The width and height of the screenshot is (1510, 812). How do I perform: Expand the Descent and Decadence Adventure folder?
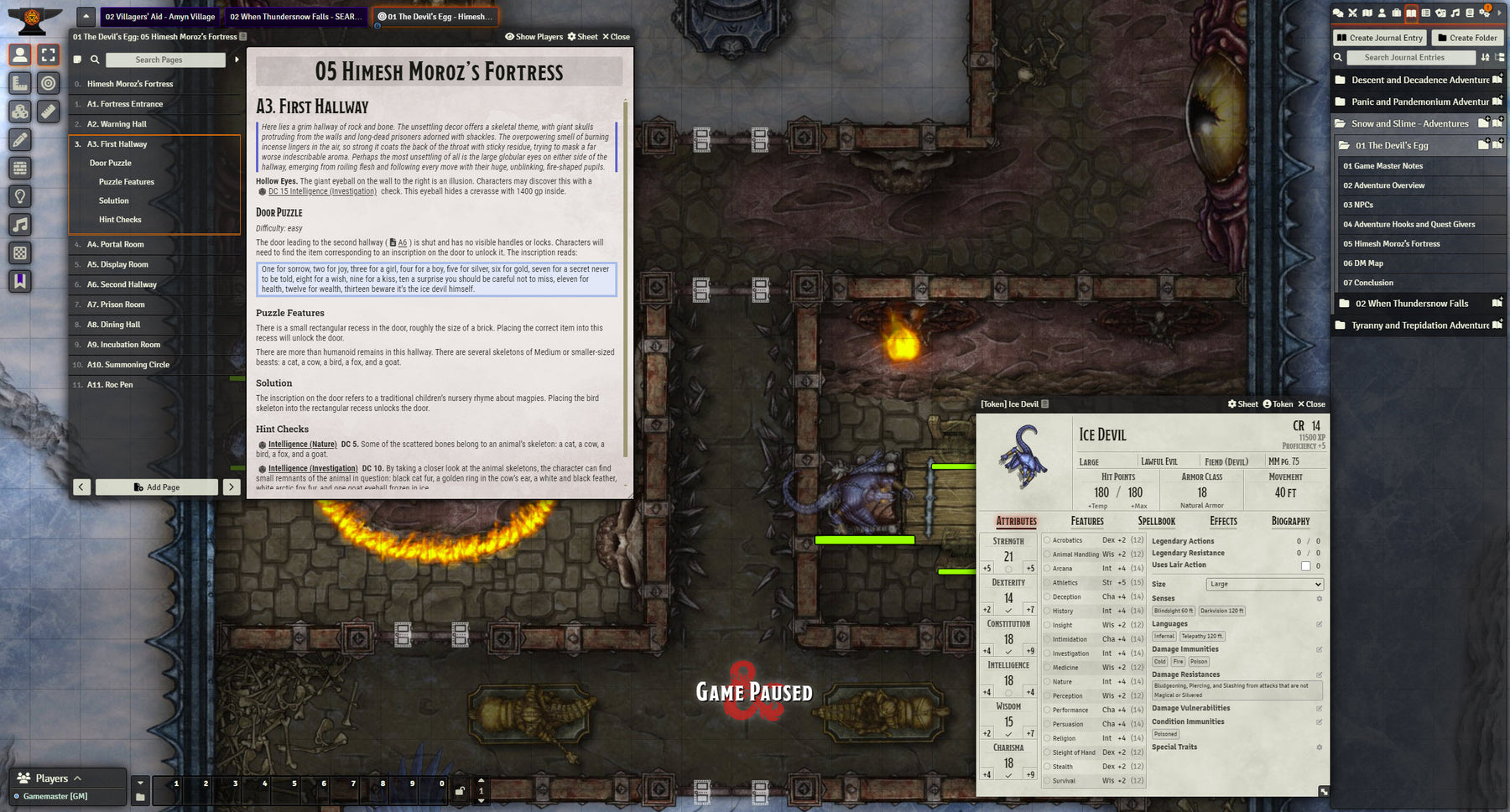coord(1419,81)
